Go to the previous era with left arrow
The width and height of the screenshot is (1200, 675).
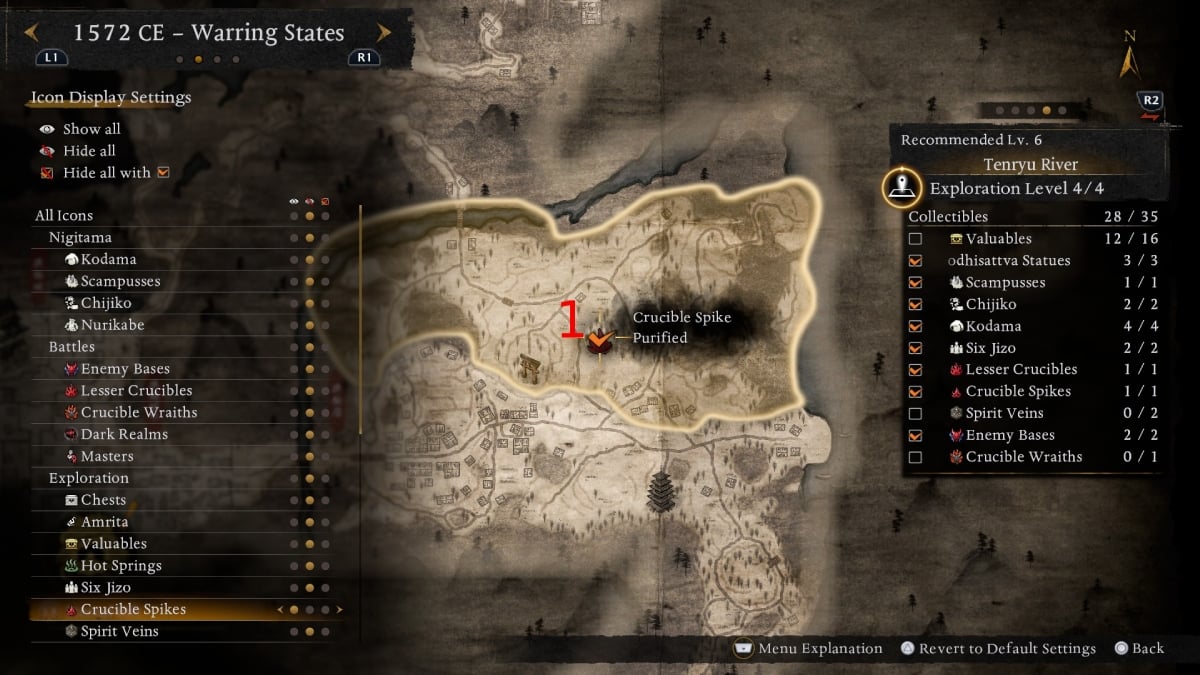(x=32, y=33)
